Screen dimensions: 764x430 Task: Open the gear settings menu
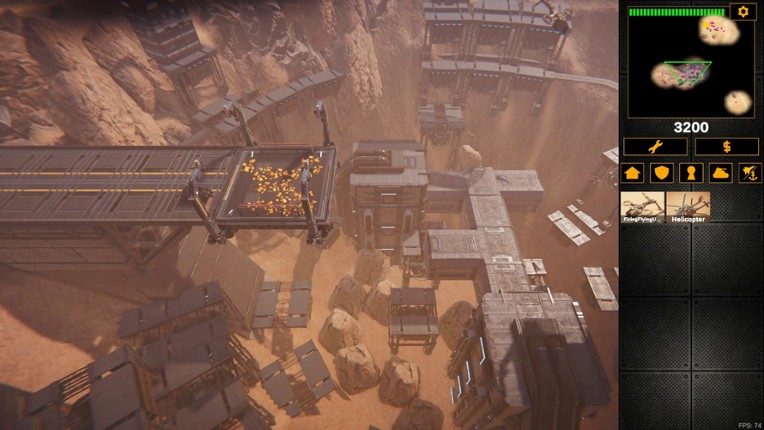(x=742, y=12)
